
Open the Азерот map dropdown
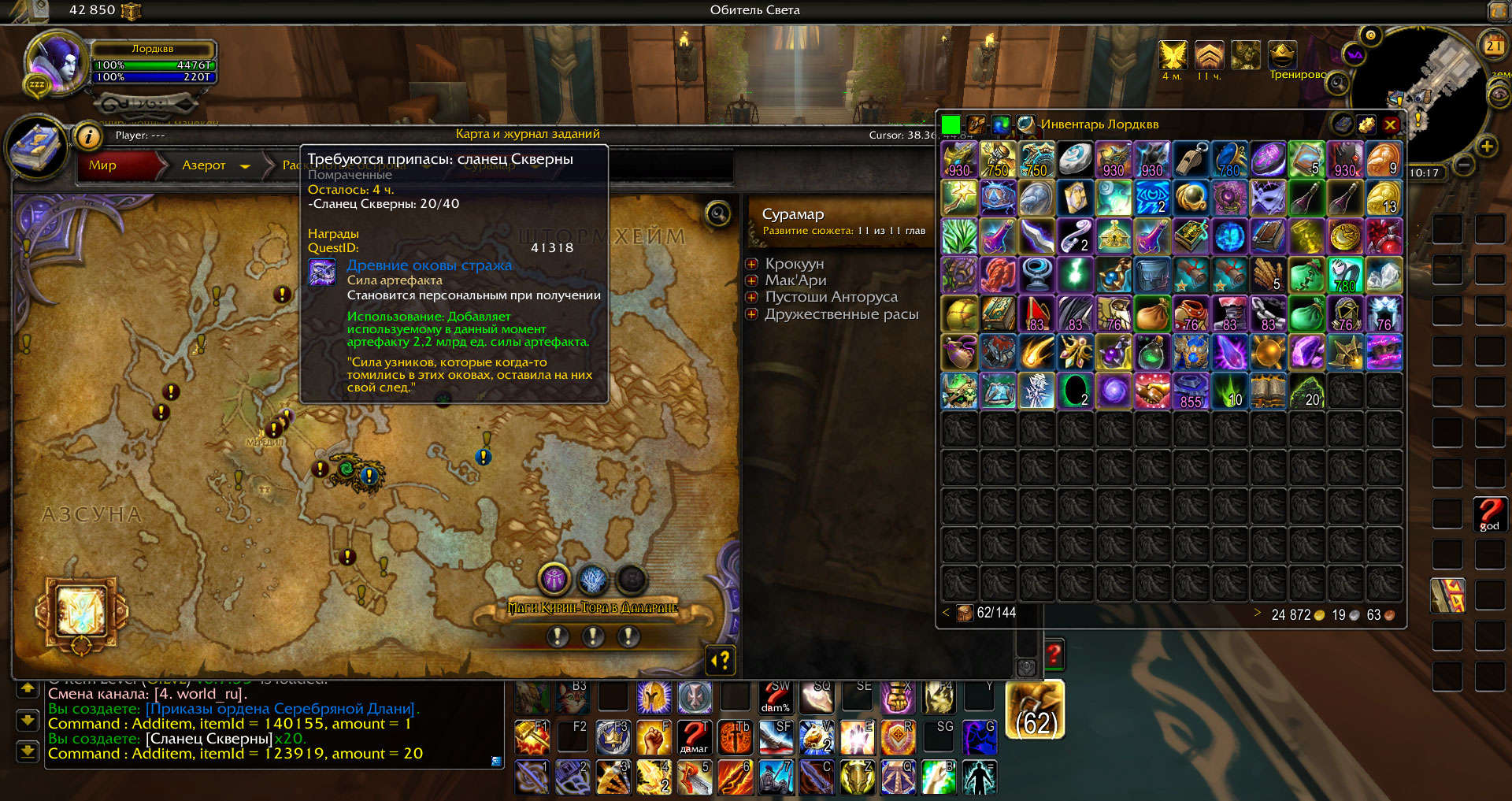[245, 166]
